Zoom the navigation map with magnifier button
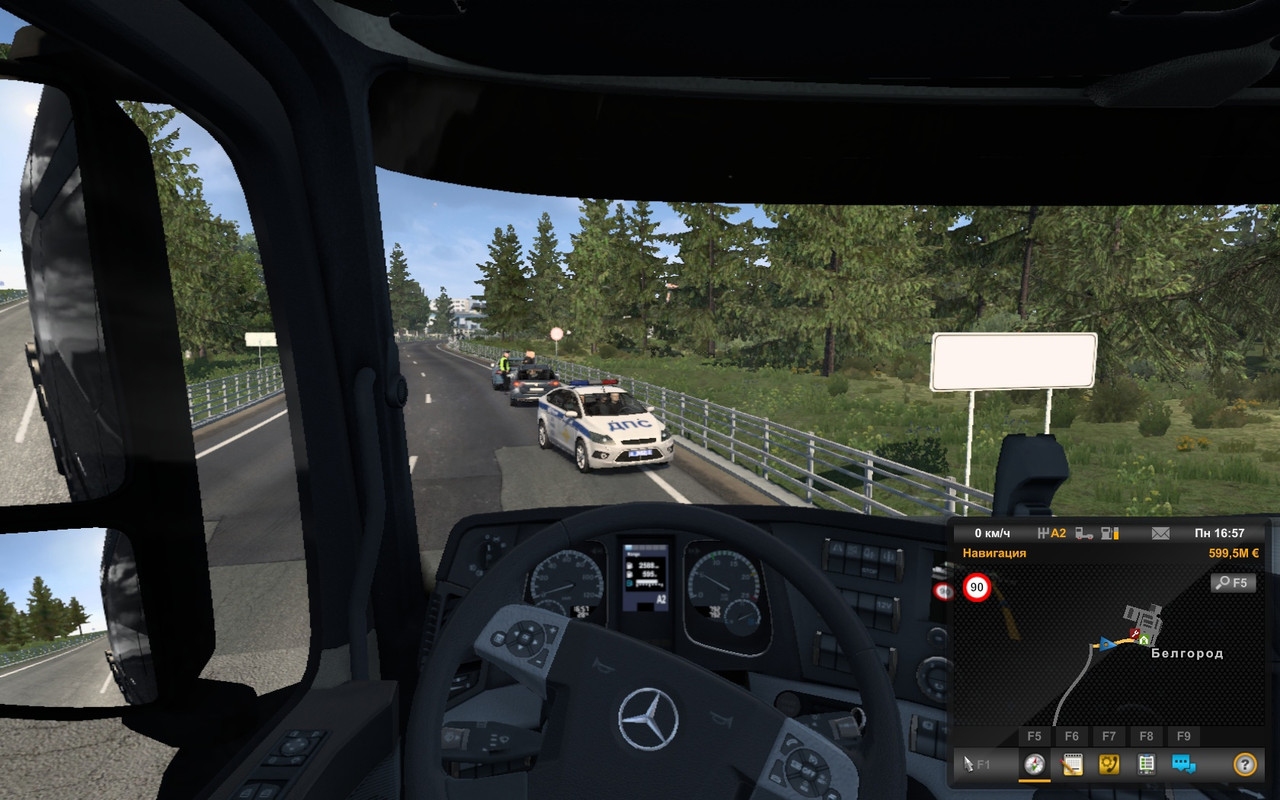The image size is (1280, 800). 1230,582
